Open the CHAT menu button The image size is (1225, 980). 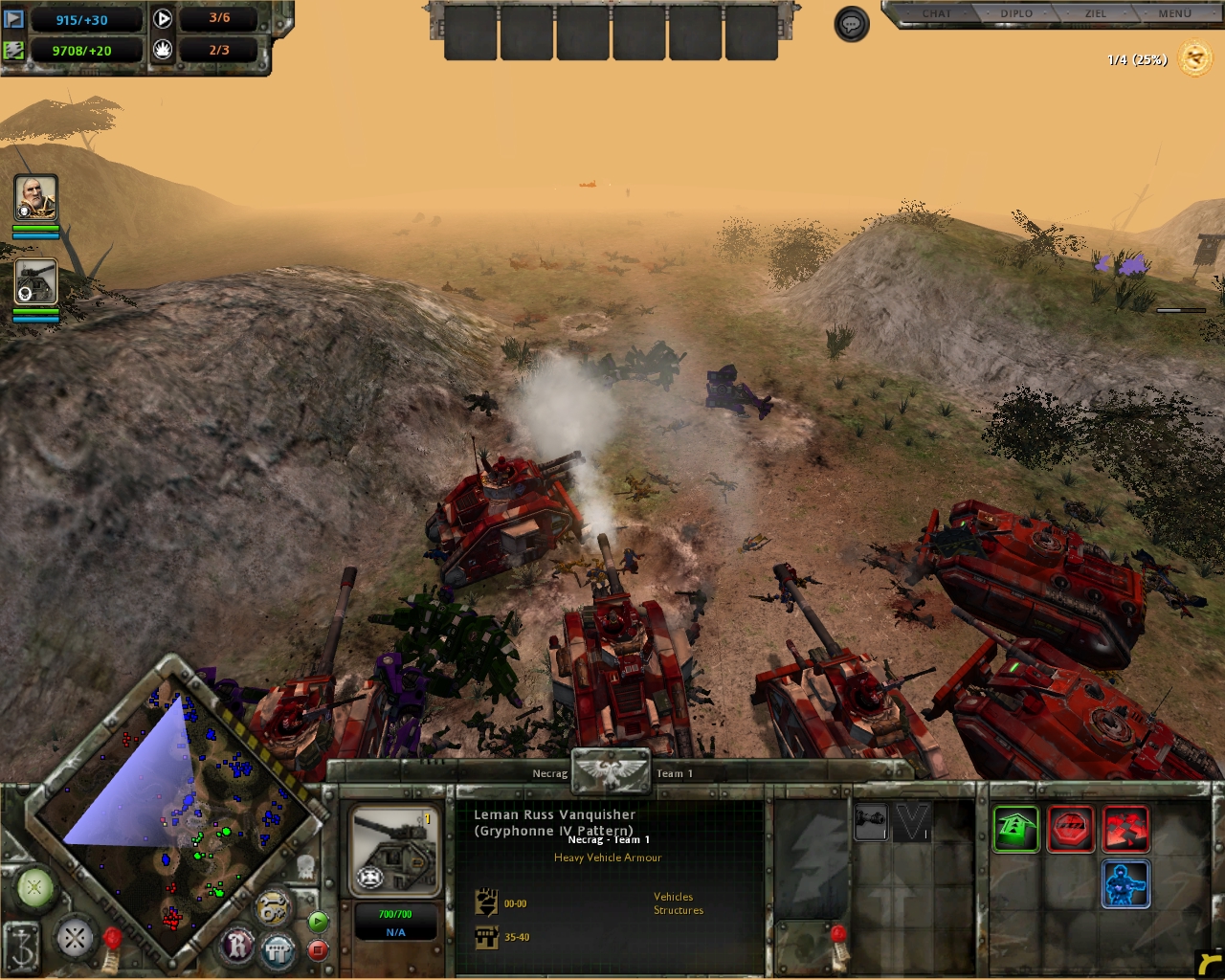(936, 13)
